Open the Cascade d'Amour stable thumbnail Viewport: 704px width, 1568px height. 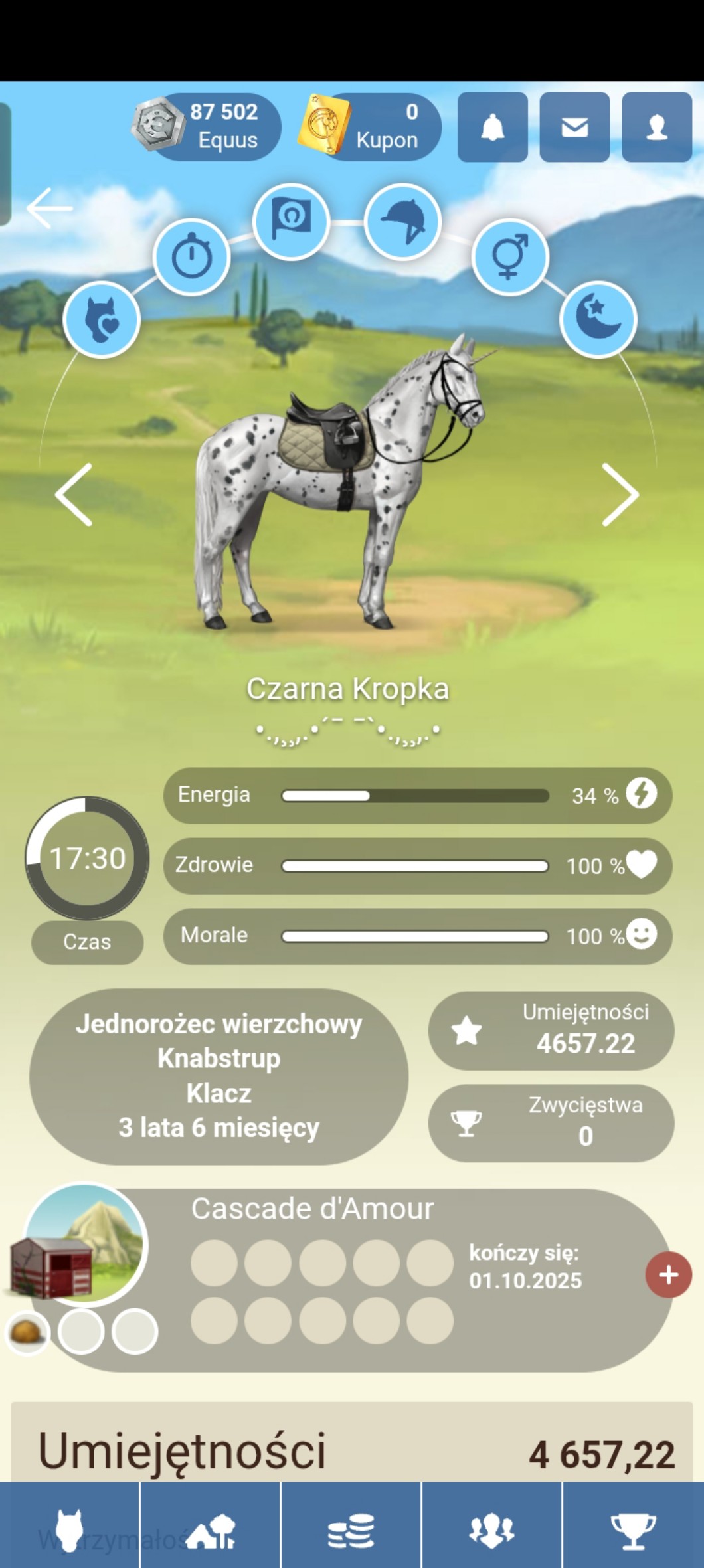[83, 1245]
